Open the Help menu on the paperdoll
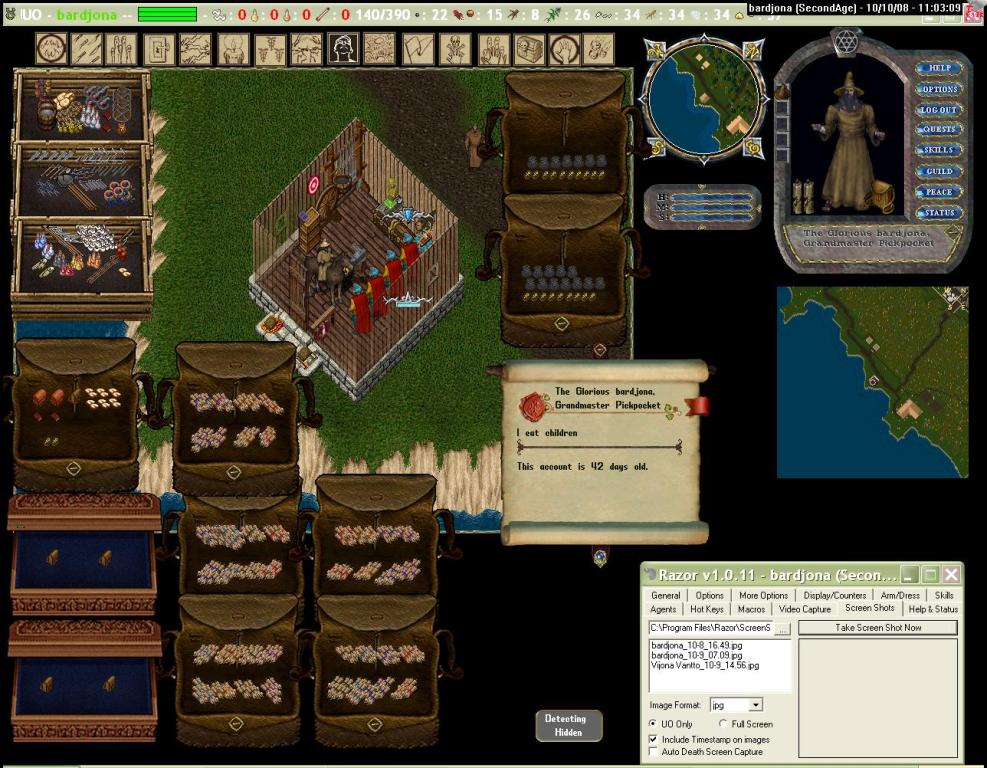Image resolution: width=987 pixels, height=768 pixels. coord(939,68)
